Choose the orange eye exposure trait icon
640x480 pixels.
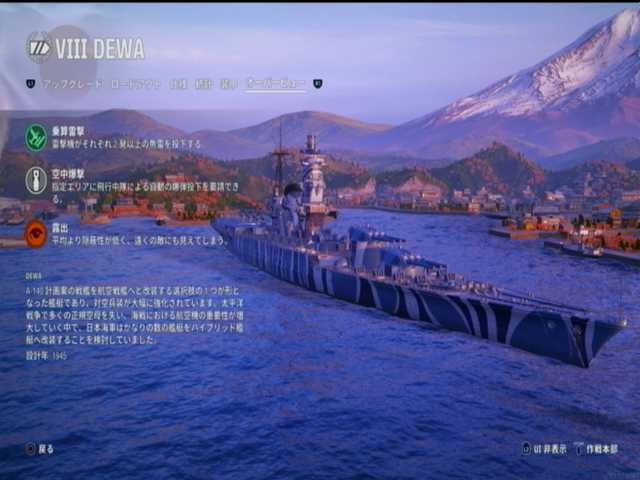36,234
